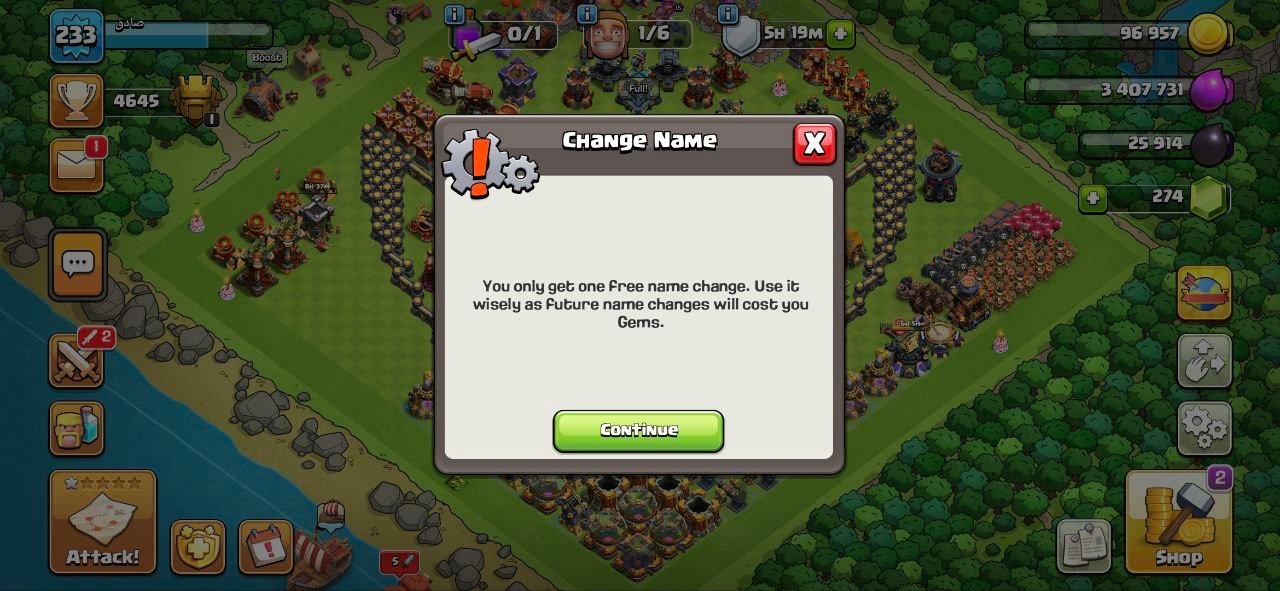This screenshot has height=591, width=1280.
Task: Tap the Attack! map button
Action: (103, 522)
